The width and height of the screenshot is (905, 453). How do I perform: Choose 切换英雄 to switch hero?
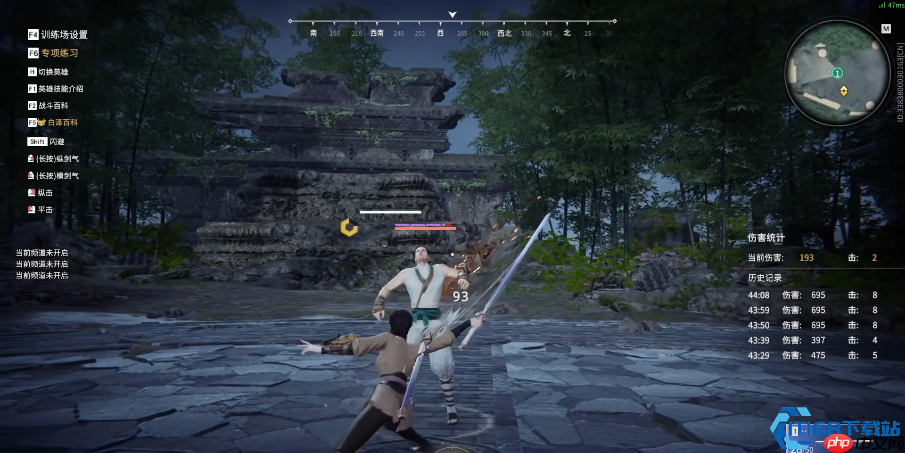pos(54,72)
